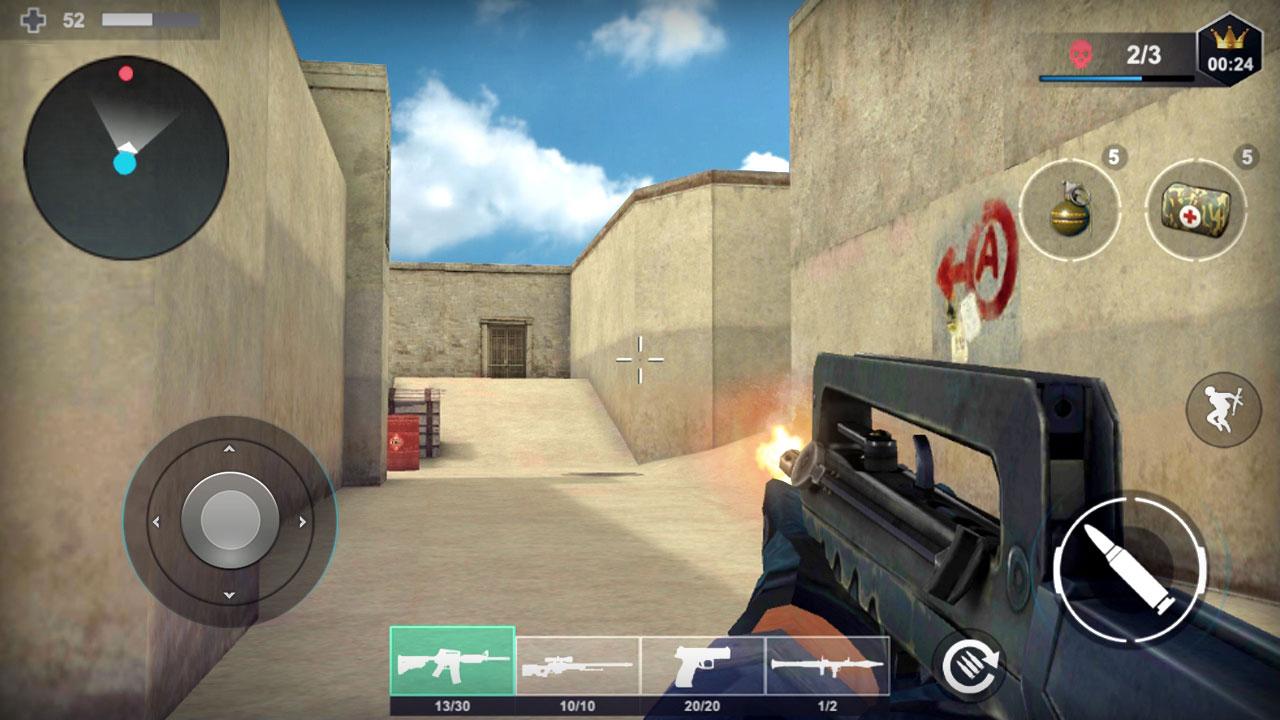The image size is (1280, 720).
Task: Tap the movement joystick center knob
Action: [230, 520]
